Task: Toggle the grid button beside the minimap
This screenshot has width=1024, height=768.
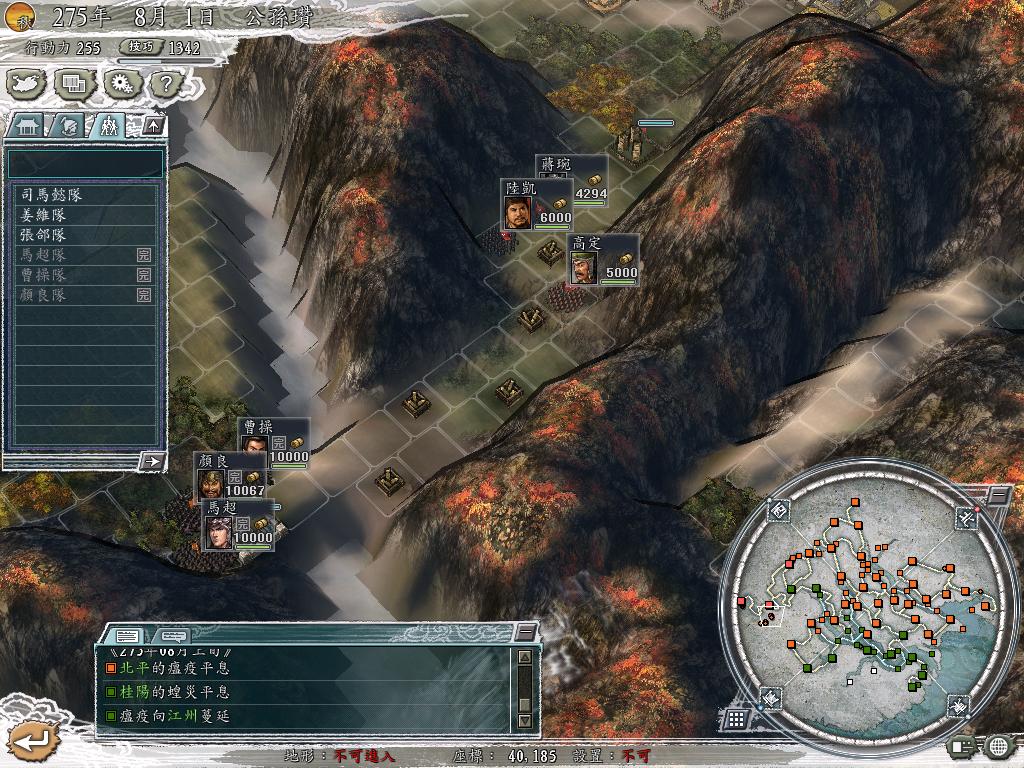Action: tap(735, 718)
